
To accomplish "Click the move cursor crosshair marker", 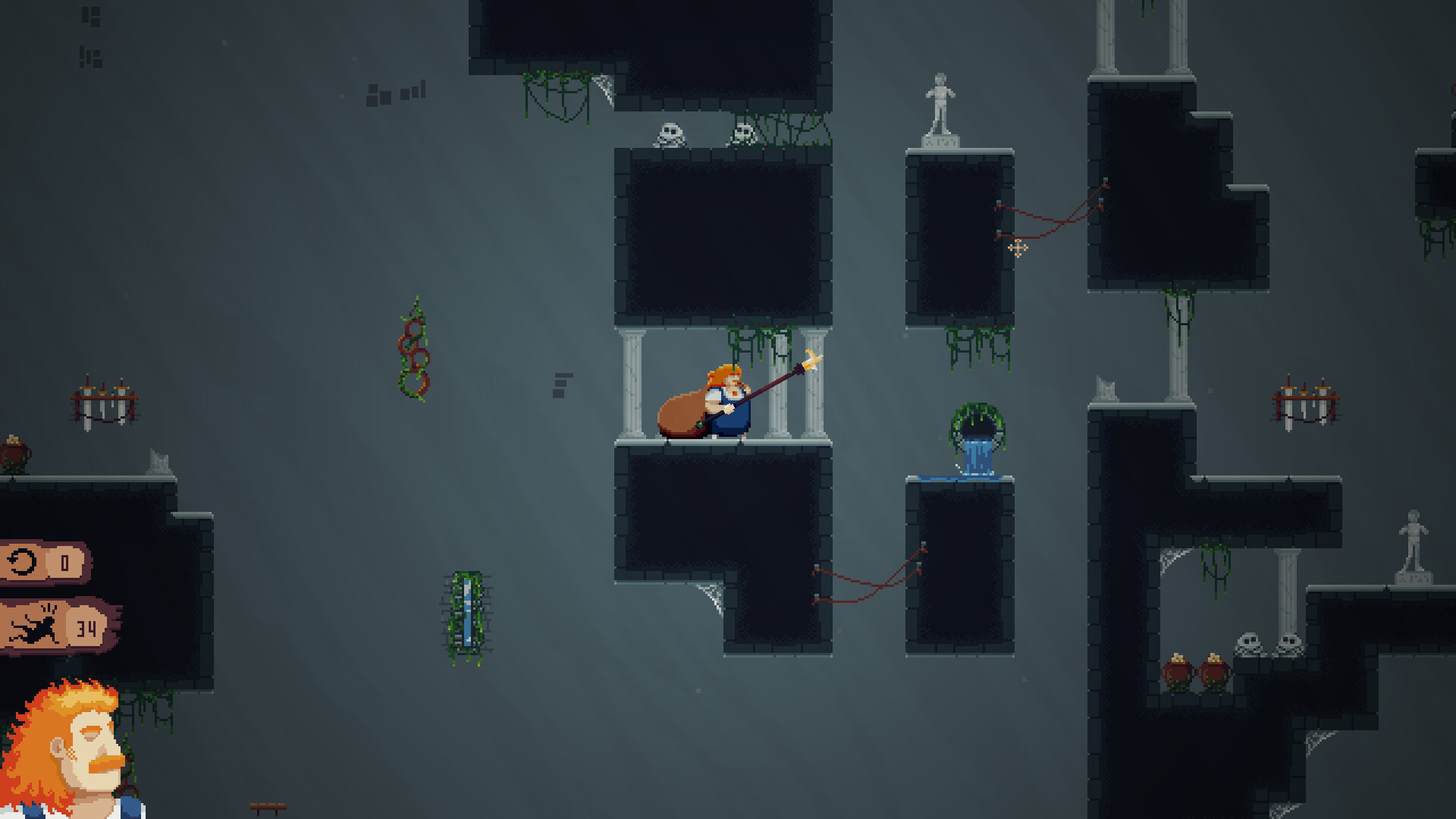I will point(1019,247).
